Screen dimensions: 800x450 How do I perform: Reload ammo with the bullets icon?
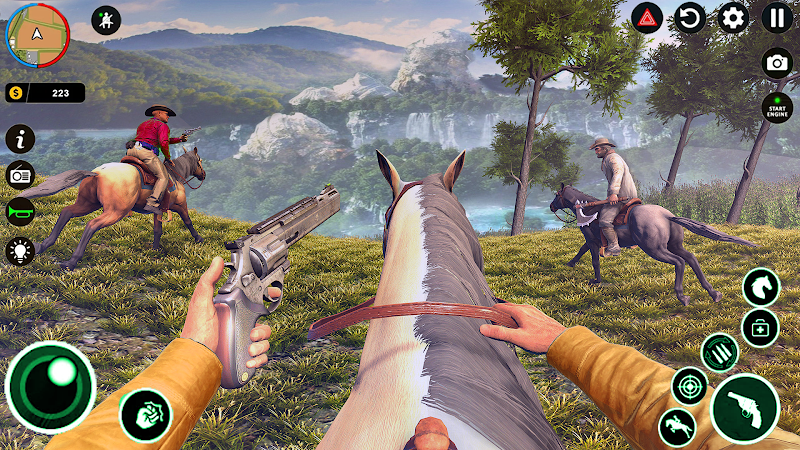tap(719, 352)
